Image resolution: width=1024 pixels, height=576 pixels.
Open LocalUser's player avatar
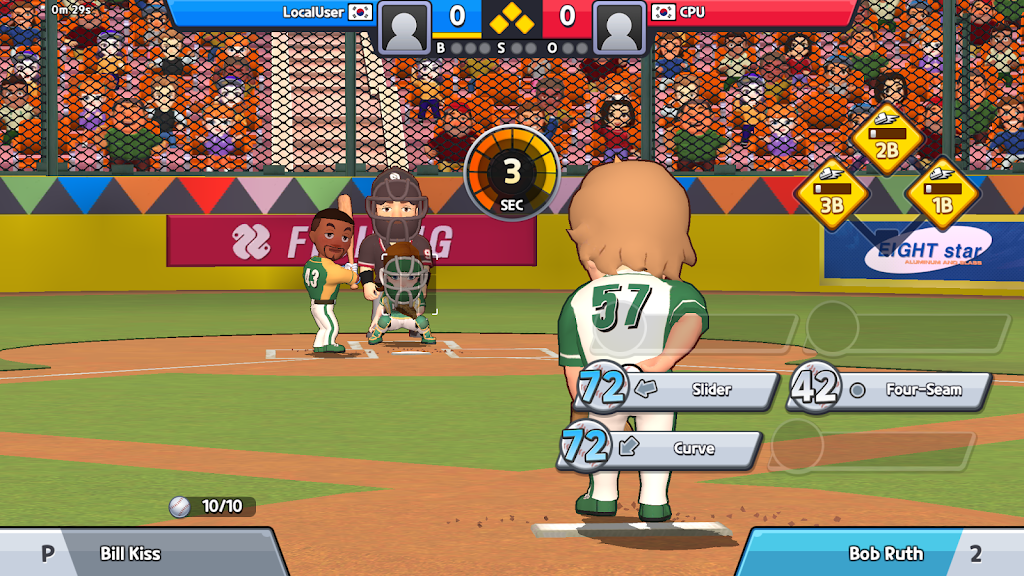(405, 27)
